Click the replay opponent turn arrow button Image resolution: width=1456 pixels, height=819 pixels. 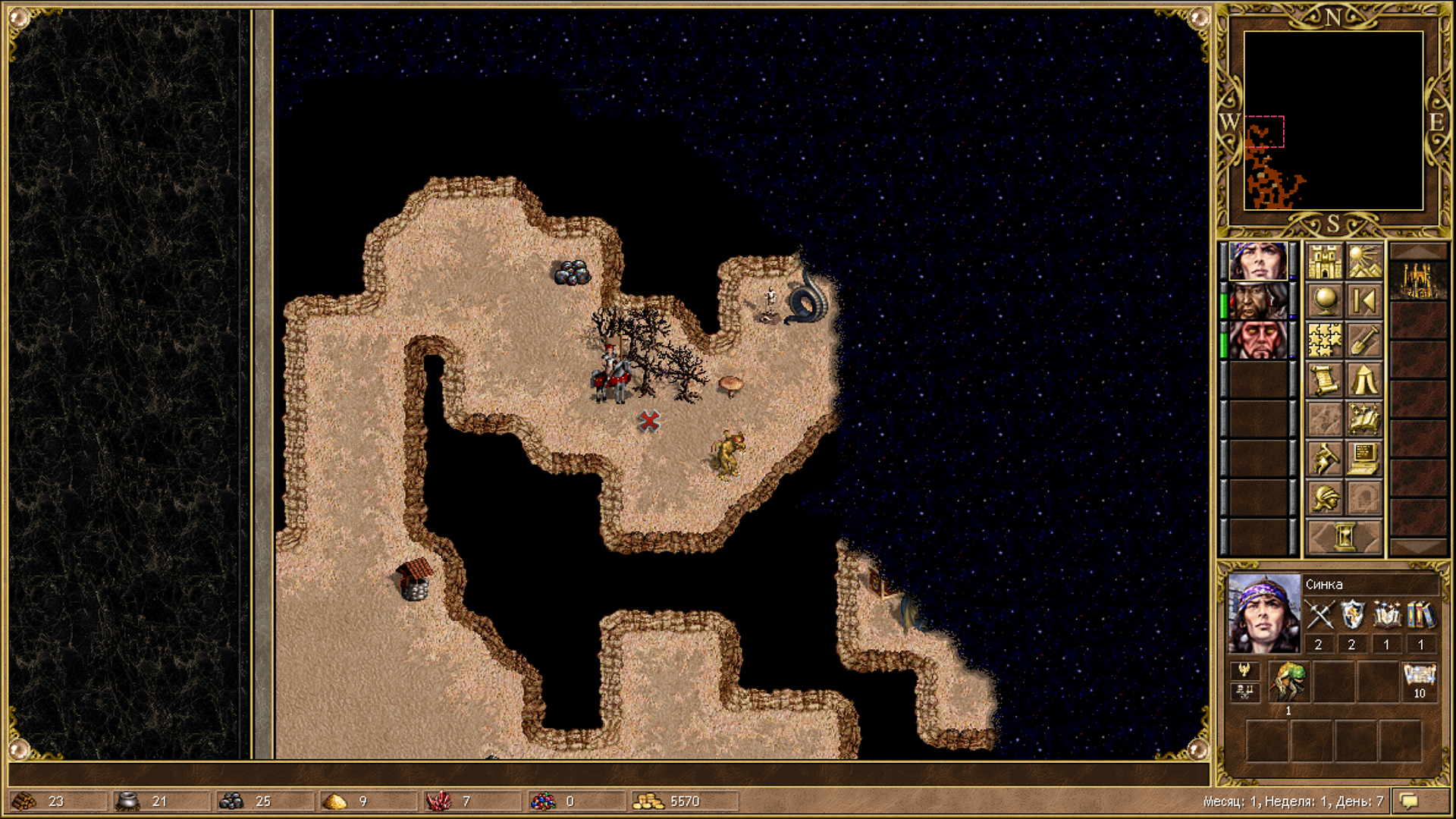point(1364,300)
